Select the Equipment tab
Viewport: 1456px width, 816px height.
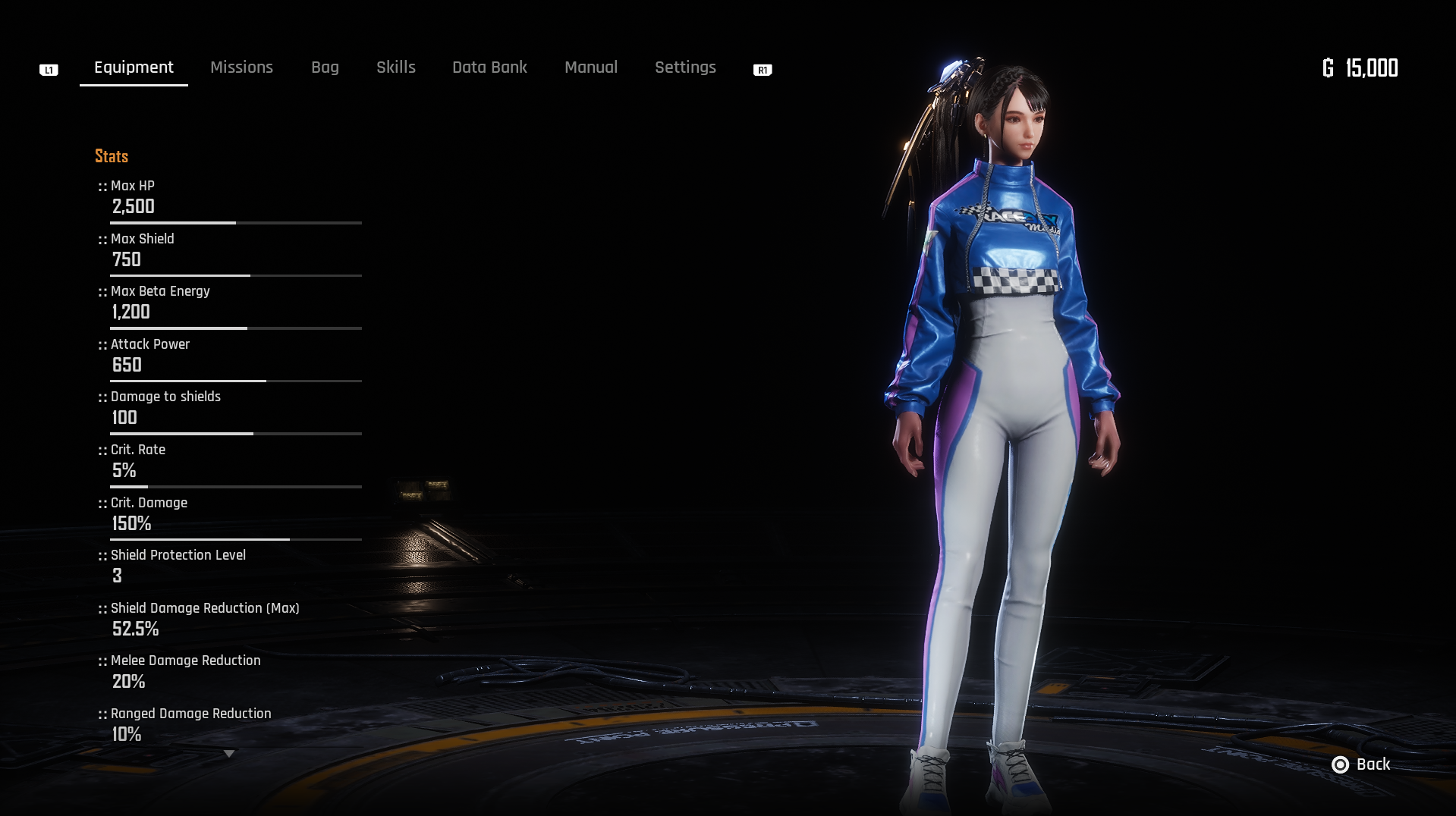(133, 67)
